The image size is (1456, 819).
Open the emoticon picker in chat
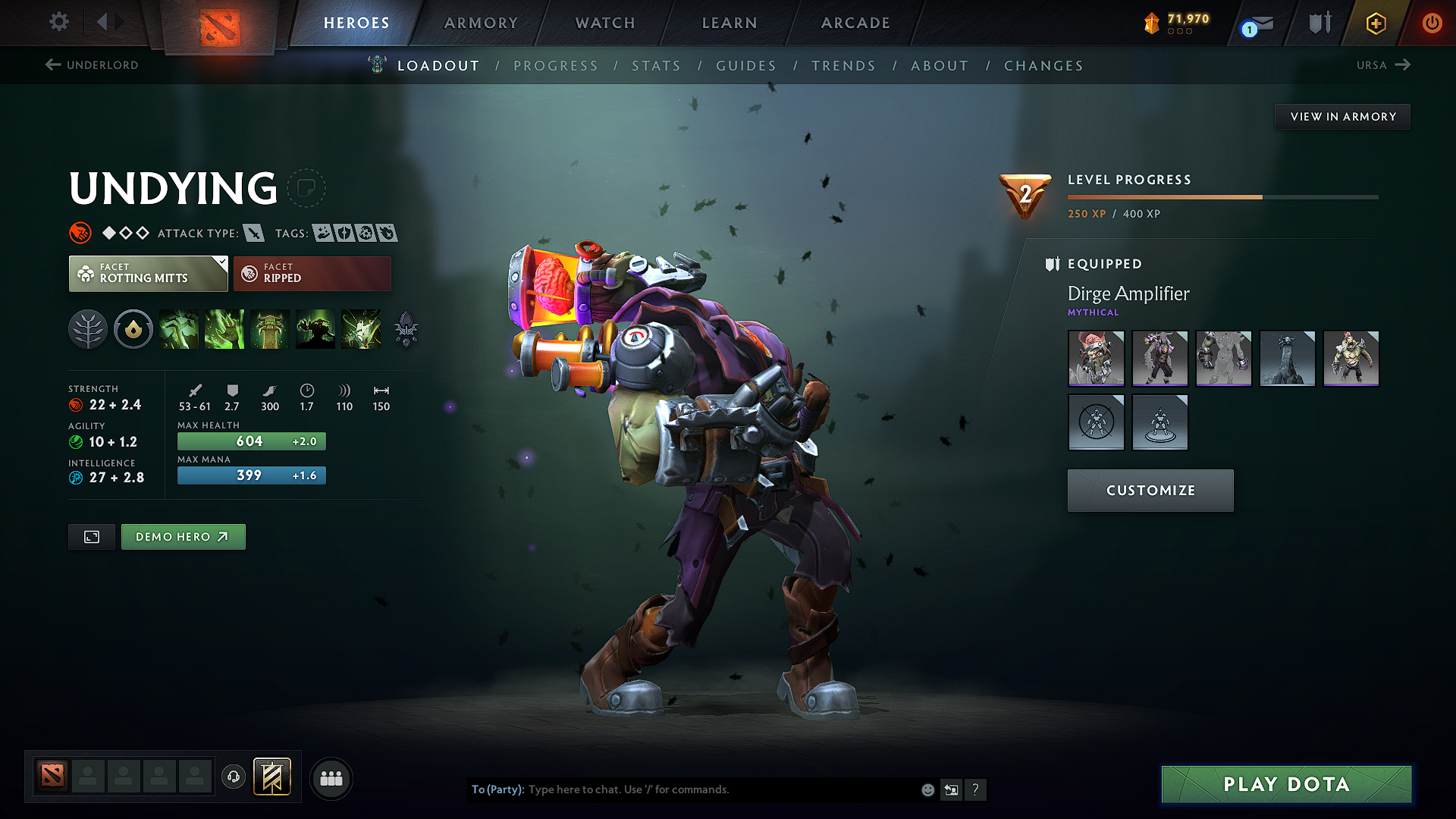[x=927, y=789]
